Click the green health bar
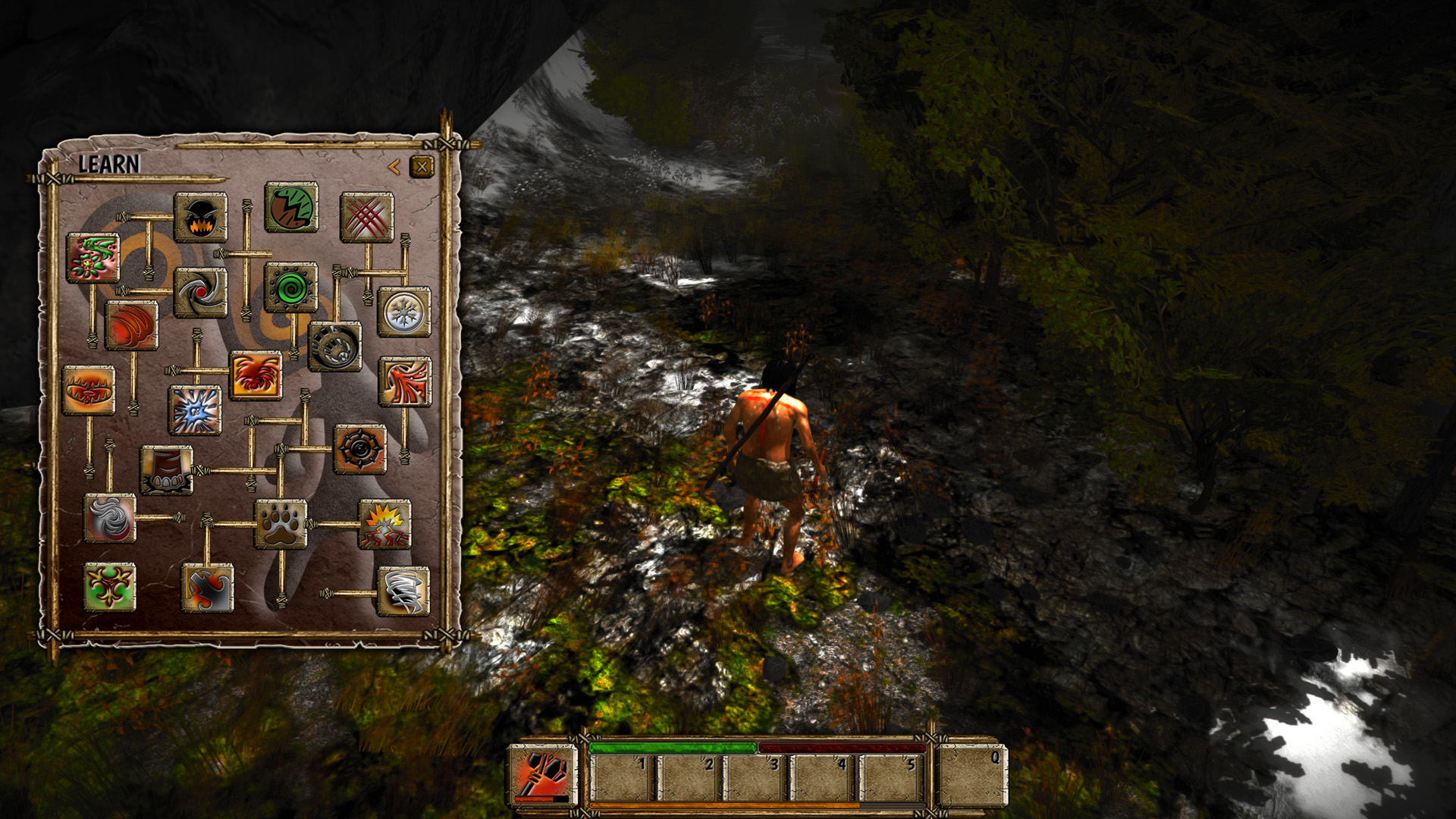 tap(671, 747)
